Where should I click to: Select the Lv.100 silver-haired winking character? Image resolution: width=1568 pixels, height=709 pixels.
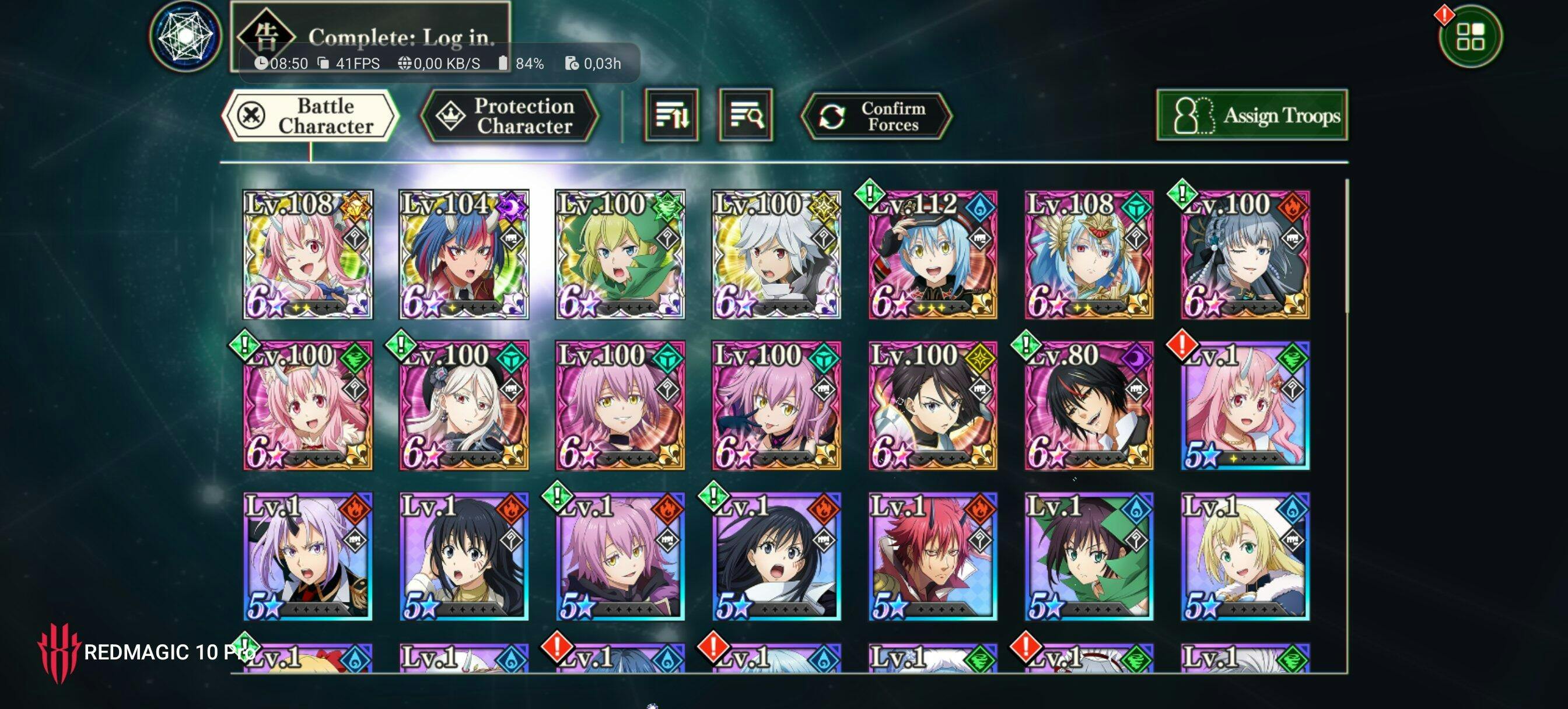[x=1245, y=254]
